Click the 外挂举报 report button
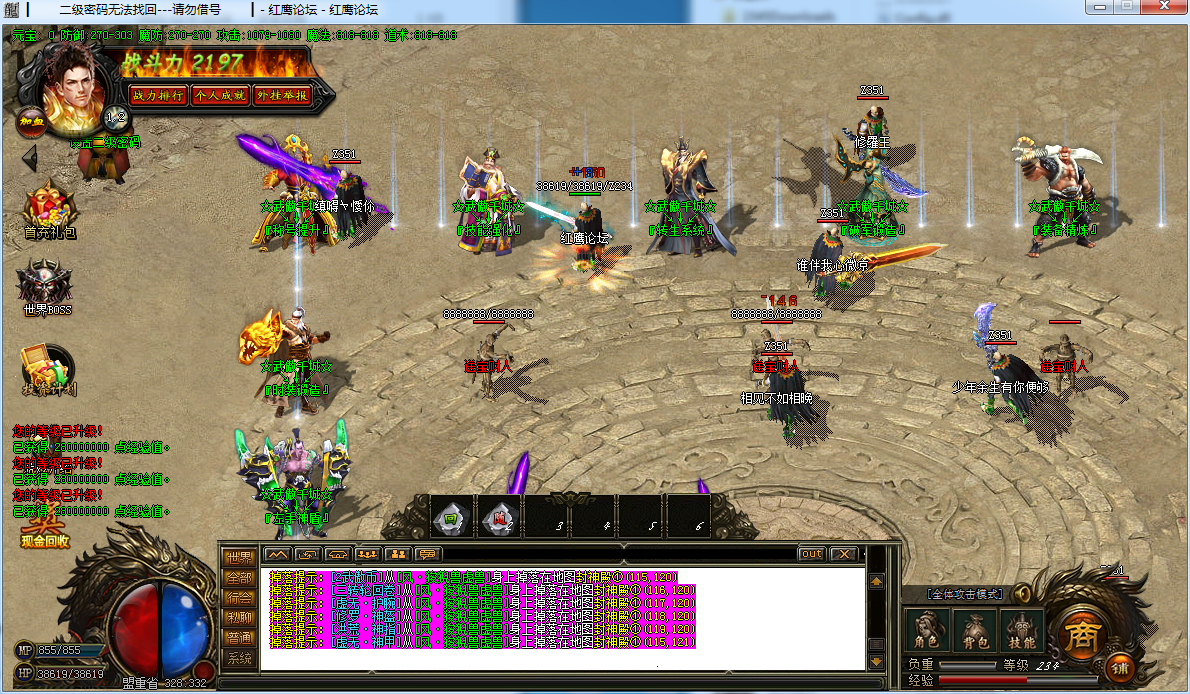1190x694 pixels. (281, 95)
